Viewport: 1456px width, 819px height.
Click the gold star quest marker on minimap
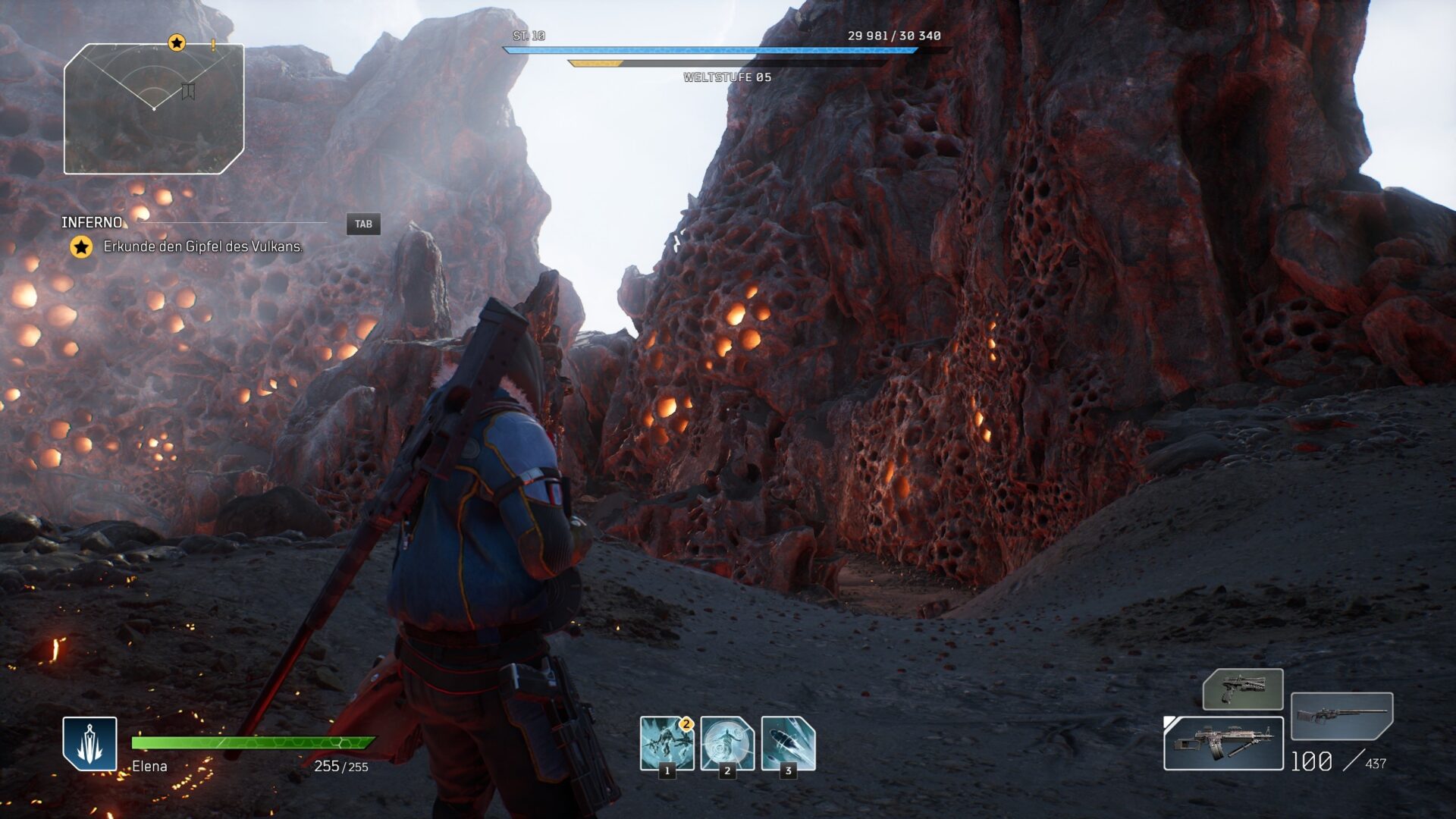[177, 42]
